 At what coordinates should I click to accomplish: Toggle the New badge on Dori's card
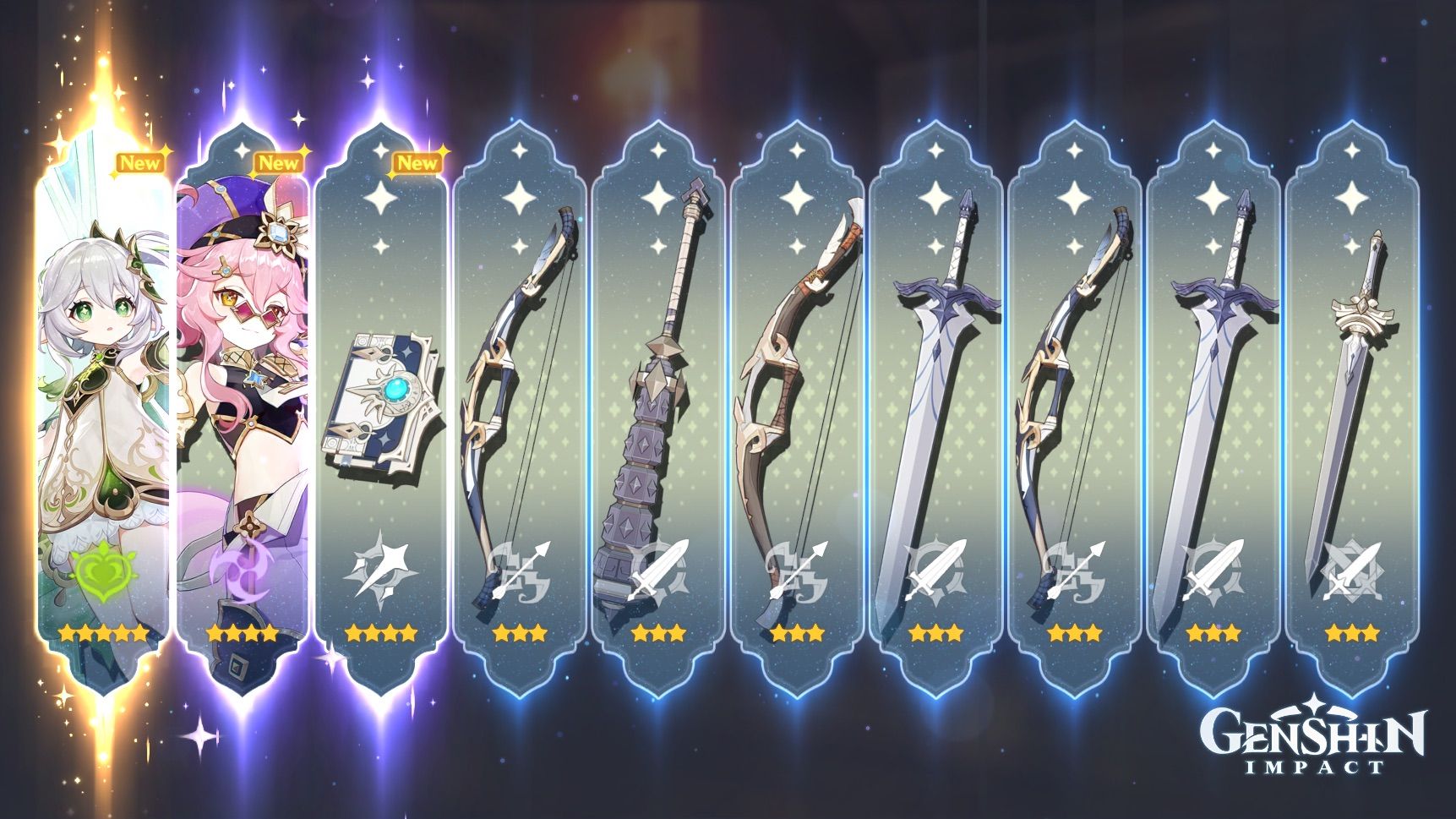coord(278,164)
